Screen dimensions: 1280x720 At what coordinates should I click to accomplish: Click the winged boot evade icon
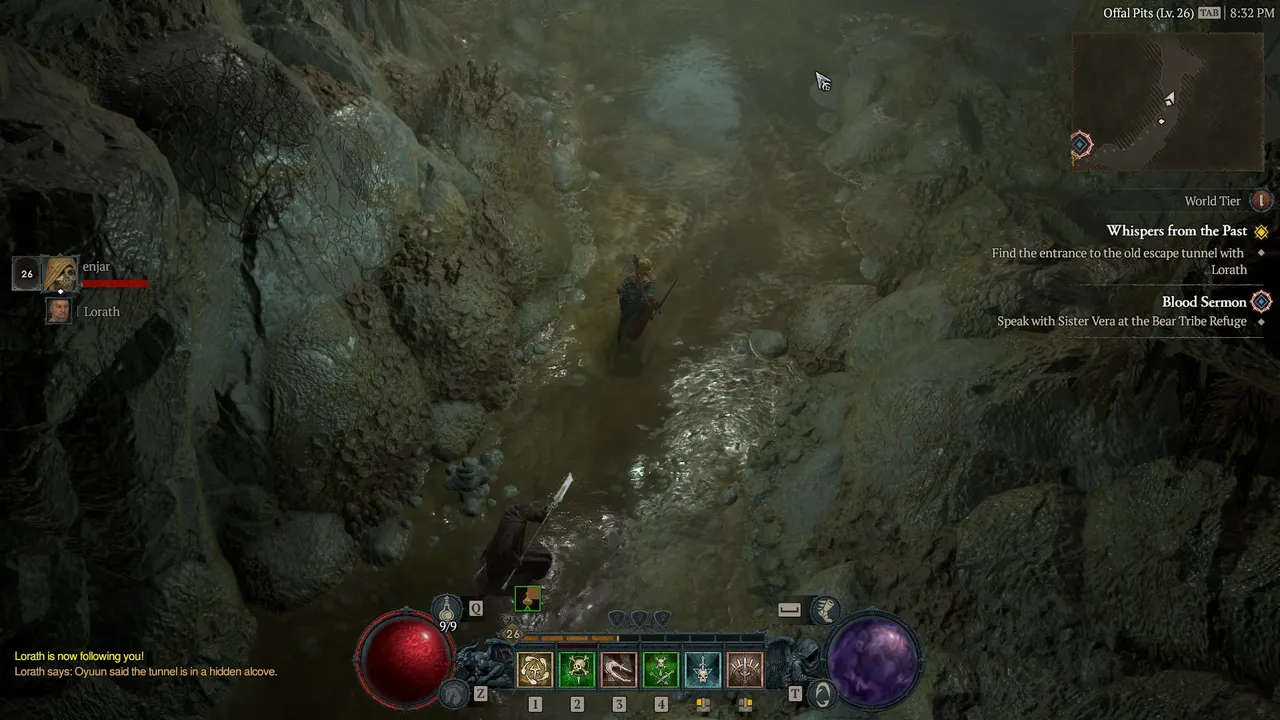click(x=825, y=607)
